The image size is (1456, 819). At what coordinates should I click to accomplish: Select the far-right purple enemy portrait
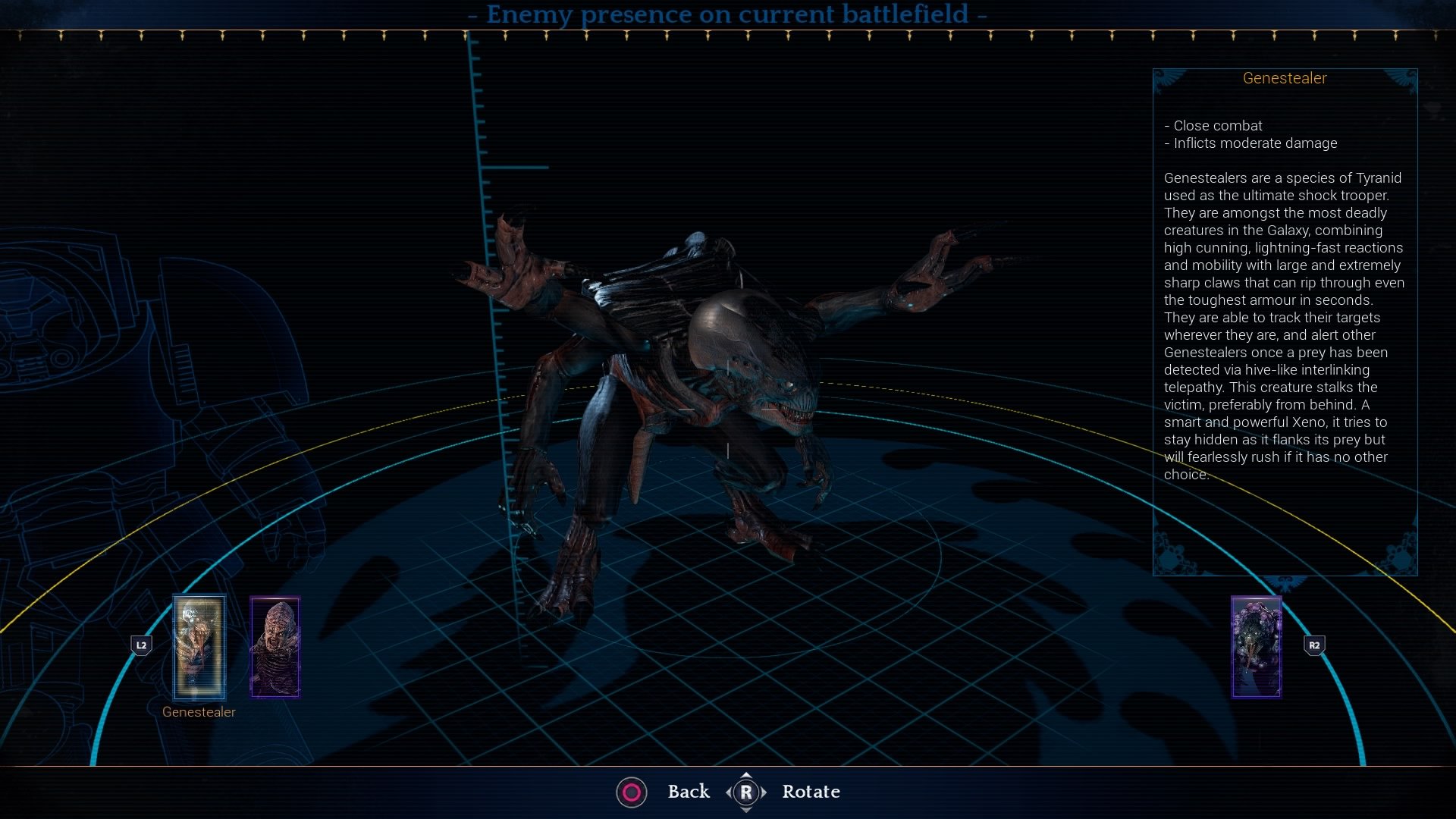1255,647
